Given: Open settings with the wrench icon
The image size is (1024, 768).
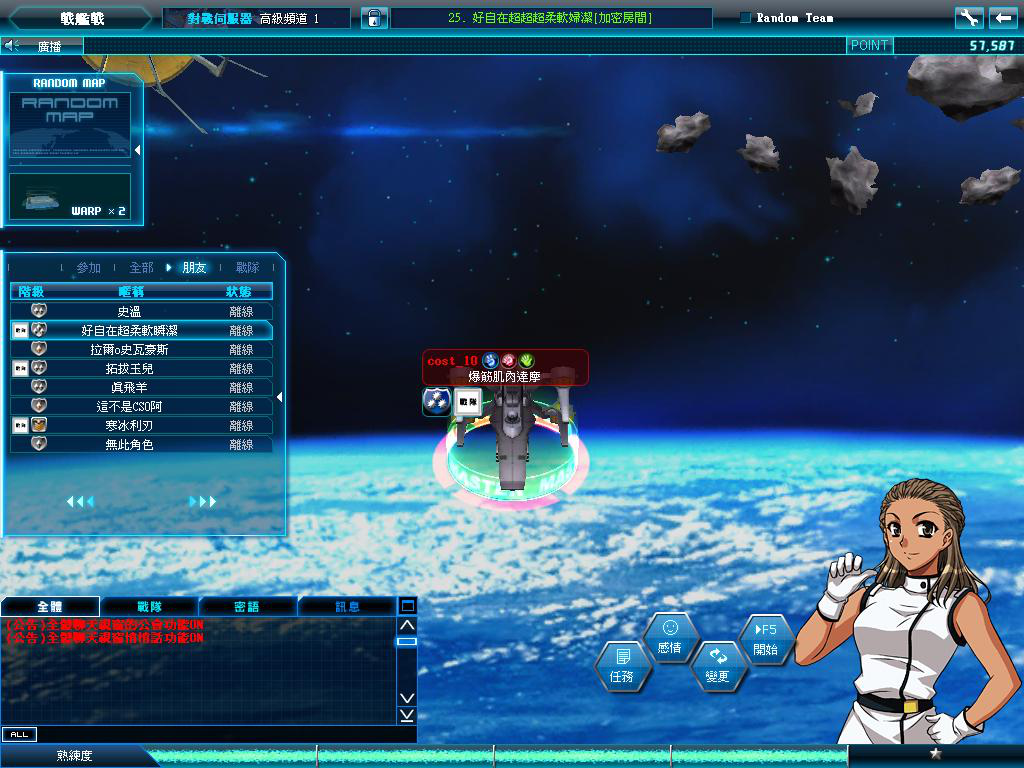Looking at the screenshot, I should click(969, 18).
